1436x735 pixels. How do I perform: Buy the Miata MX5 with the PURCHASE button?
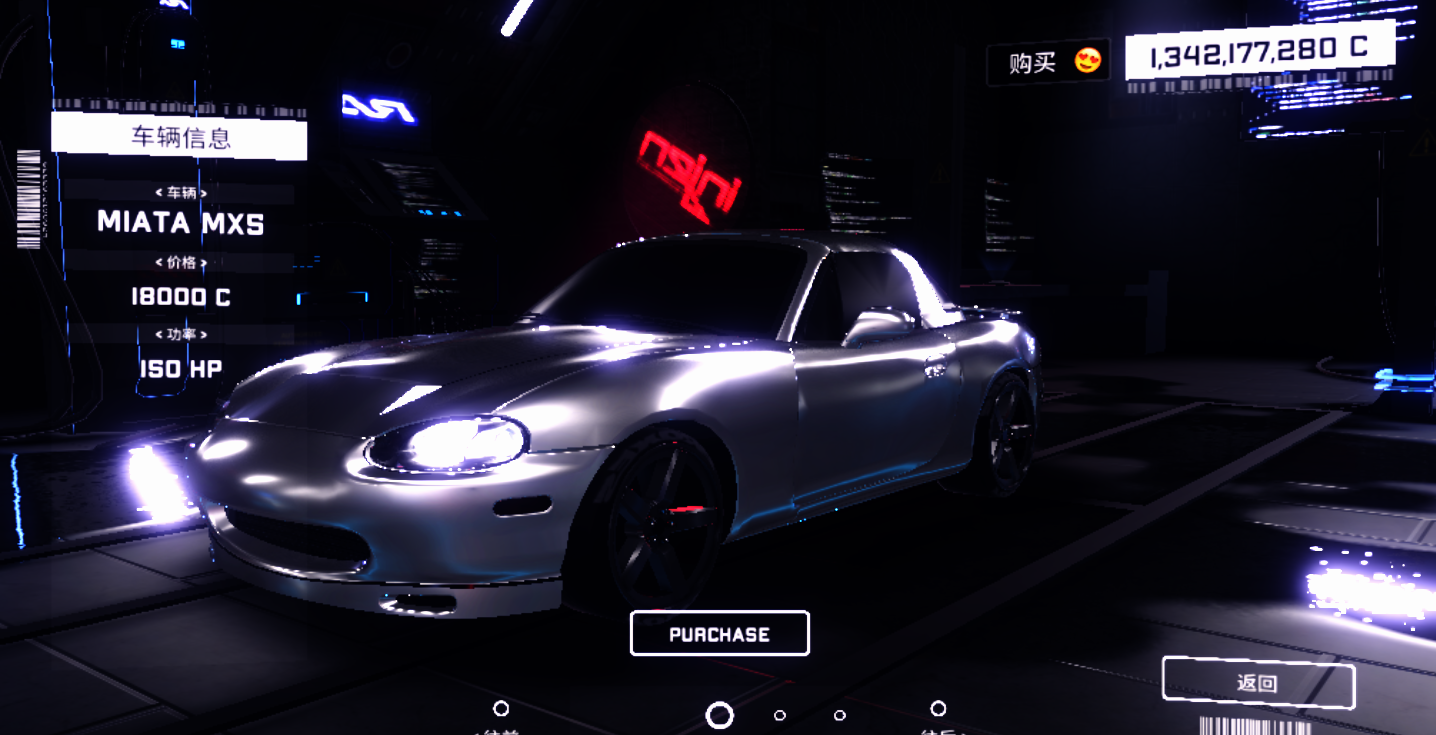coord(719,634)
